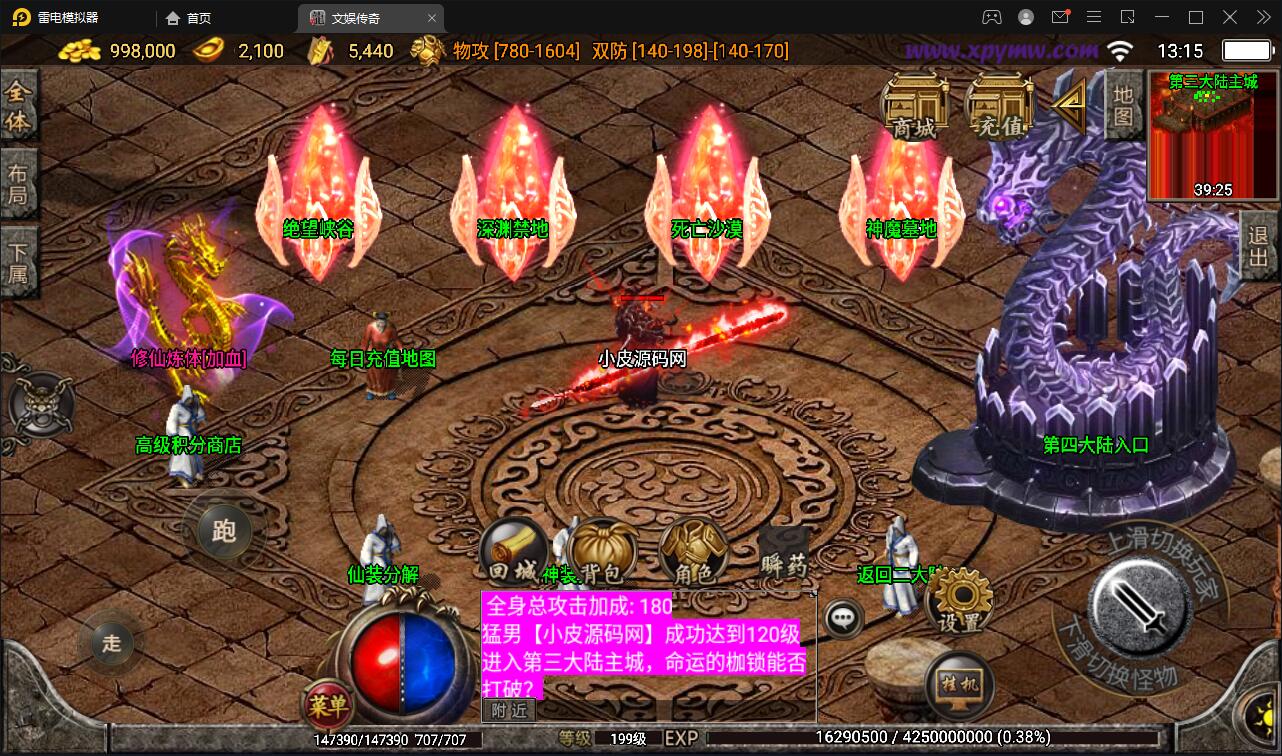Viewport: 1282px width, 756px height.
Task: Expand chat options with the ellipsis button
Action: 841,620
